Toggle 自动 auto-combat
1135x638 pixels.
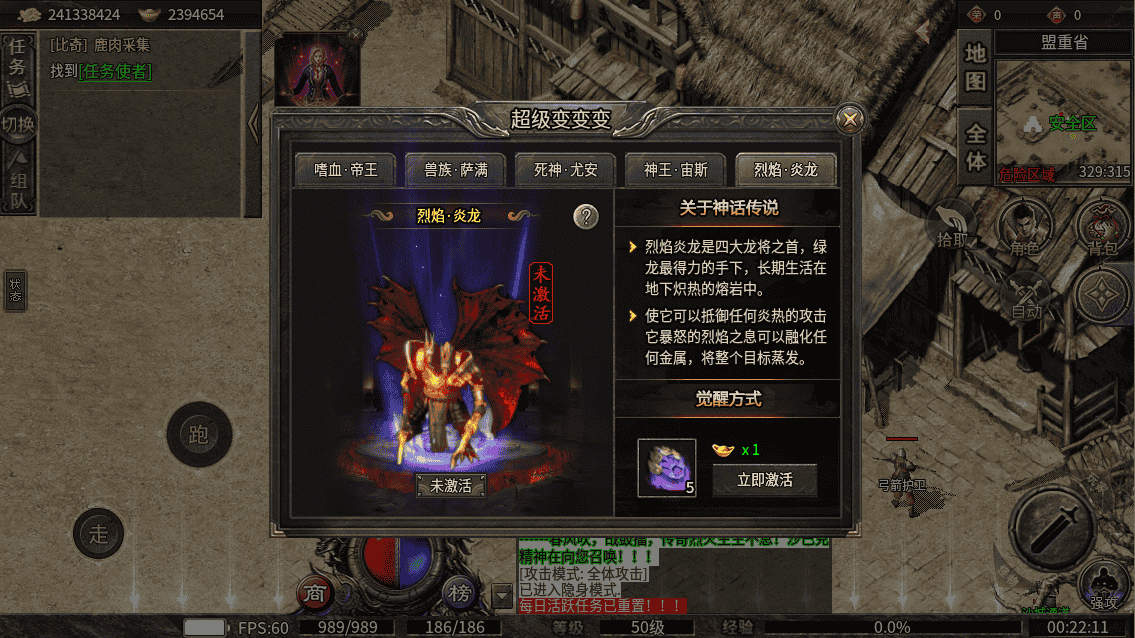(x=1026, y=296)
